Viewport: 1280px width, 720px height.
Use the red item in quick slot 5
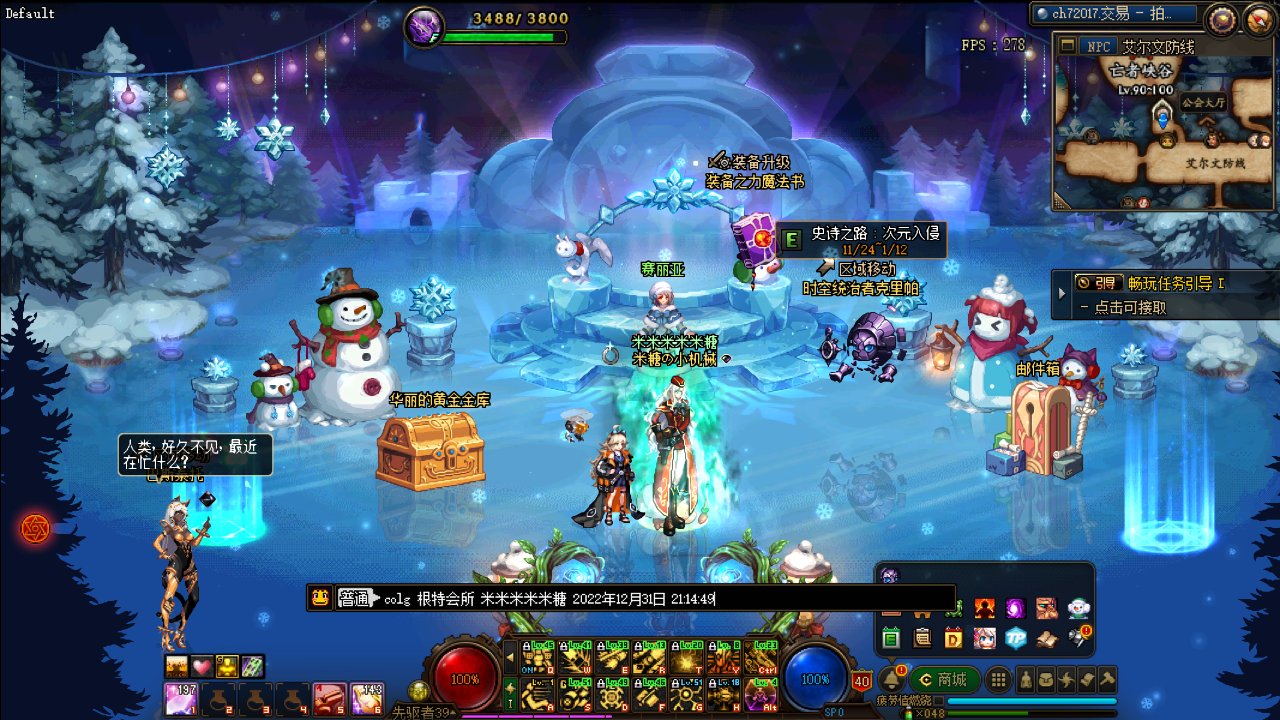[329, 698]
